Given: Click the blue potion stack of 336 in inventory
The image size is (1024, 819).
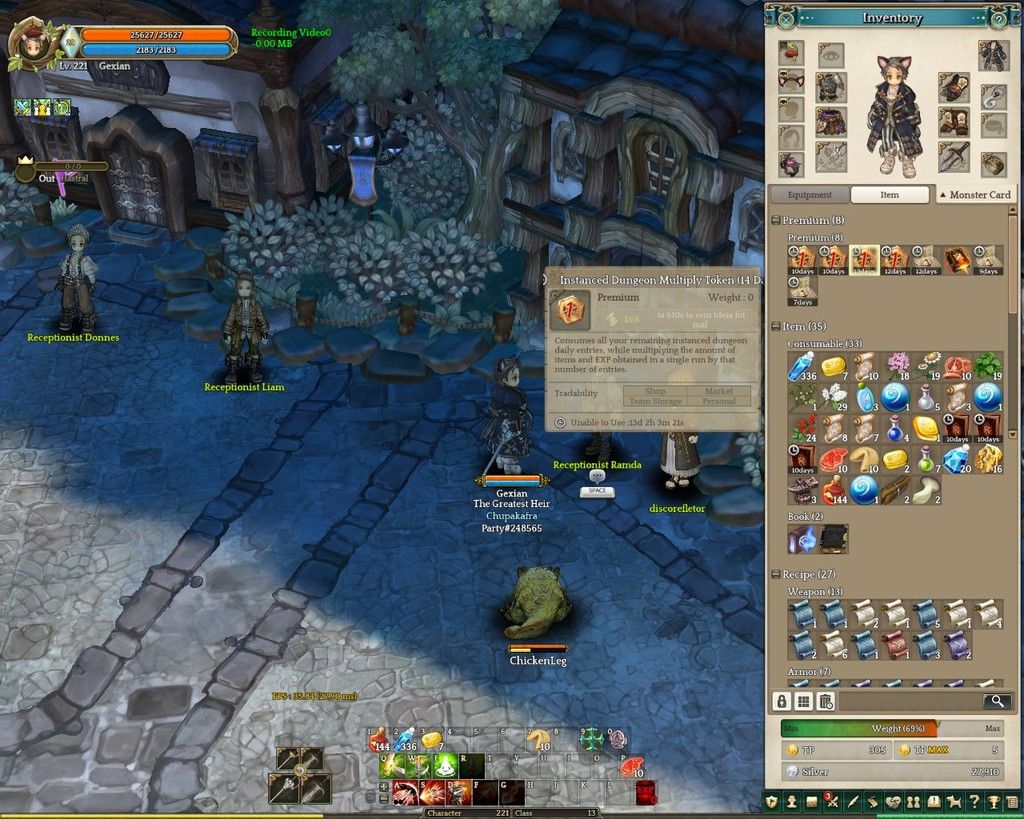Looking at the screenshot, I should tap(801, 367).
